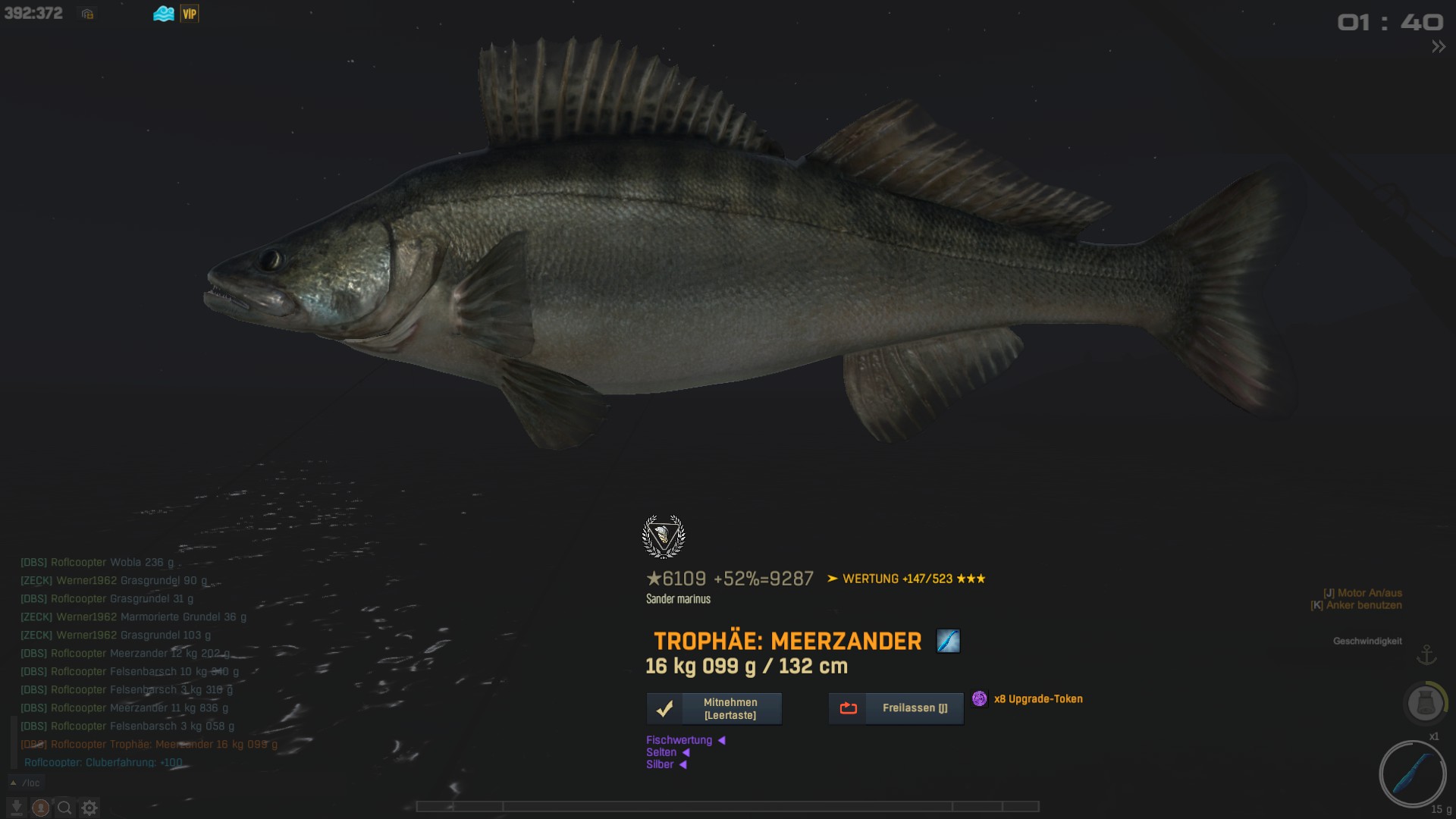Click the orange player profile icon
Viewport: 1456px width, 819px height.
(41, 808)
